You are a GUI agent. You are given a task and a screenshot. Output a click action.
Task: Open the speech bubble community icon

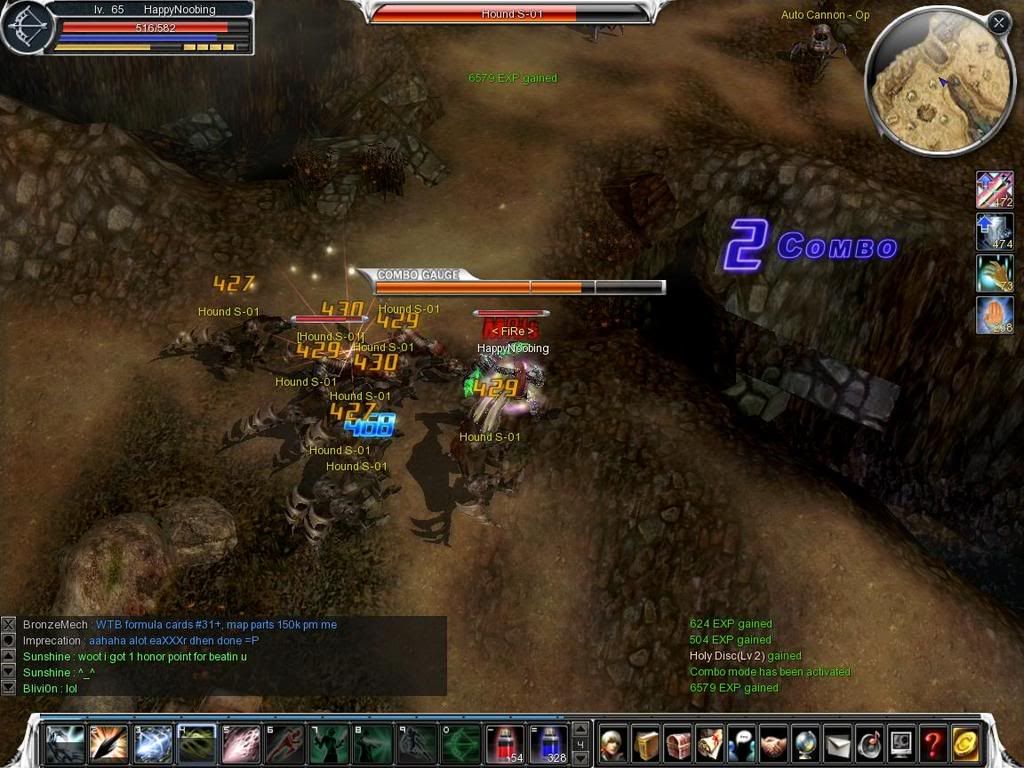point(742,744)
